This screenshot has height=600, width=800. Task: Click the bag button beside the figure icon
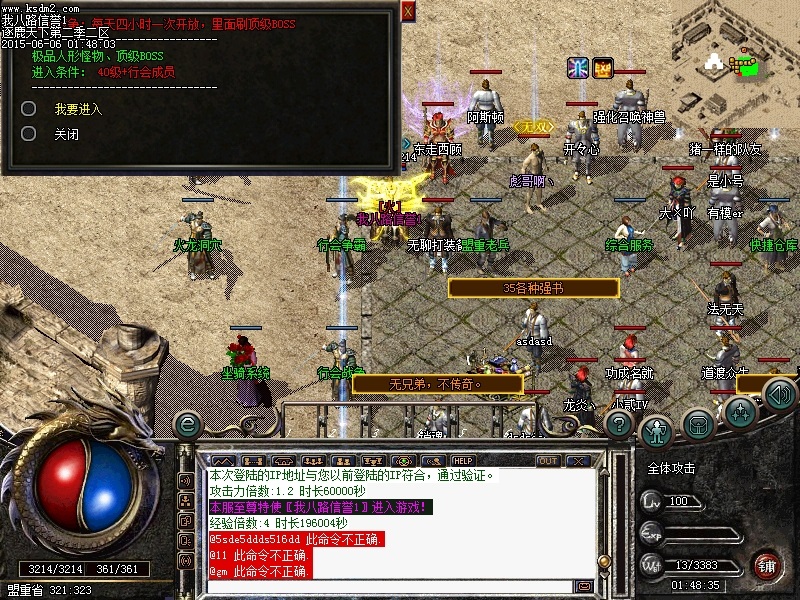tap(698, 424)
